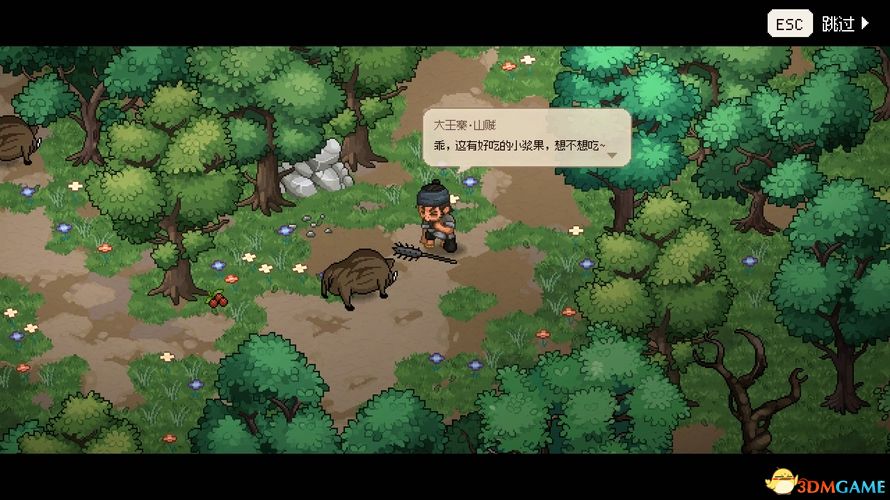
Task: Skip the cutscene with the 跳过 button
Action: 844,23
